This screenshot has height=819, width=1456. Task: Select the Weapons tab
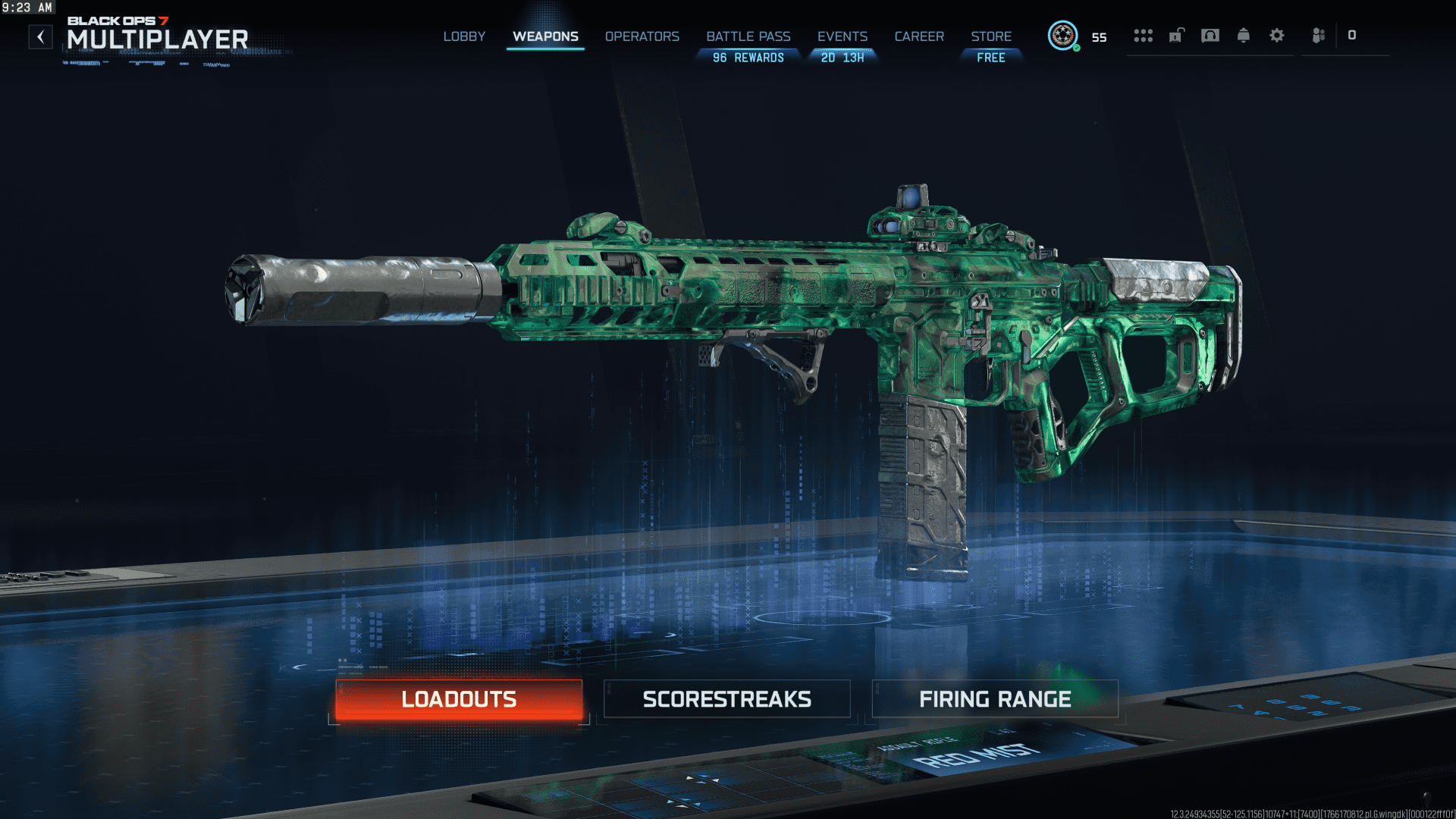[x=545, y=36]
